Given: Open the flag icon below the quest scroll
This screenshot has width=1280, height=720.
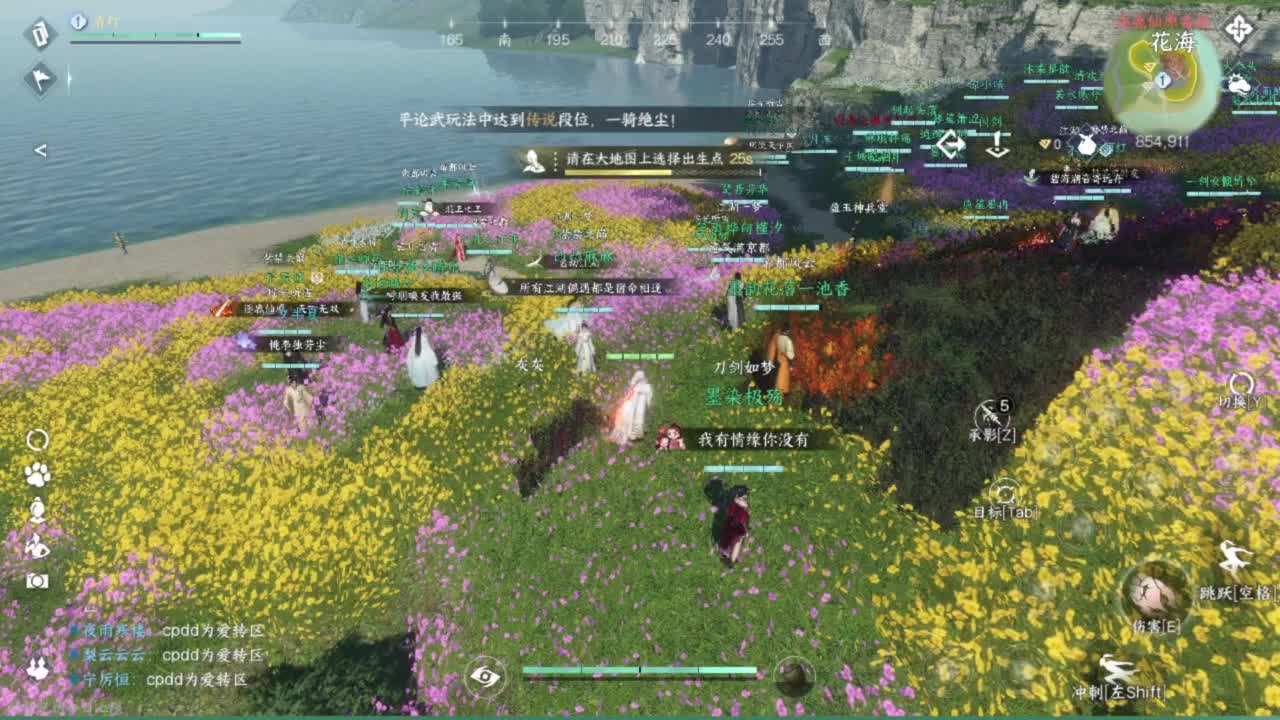Looking at the screenshot, I should pyautogui.click(x=38, y=78).
